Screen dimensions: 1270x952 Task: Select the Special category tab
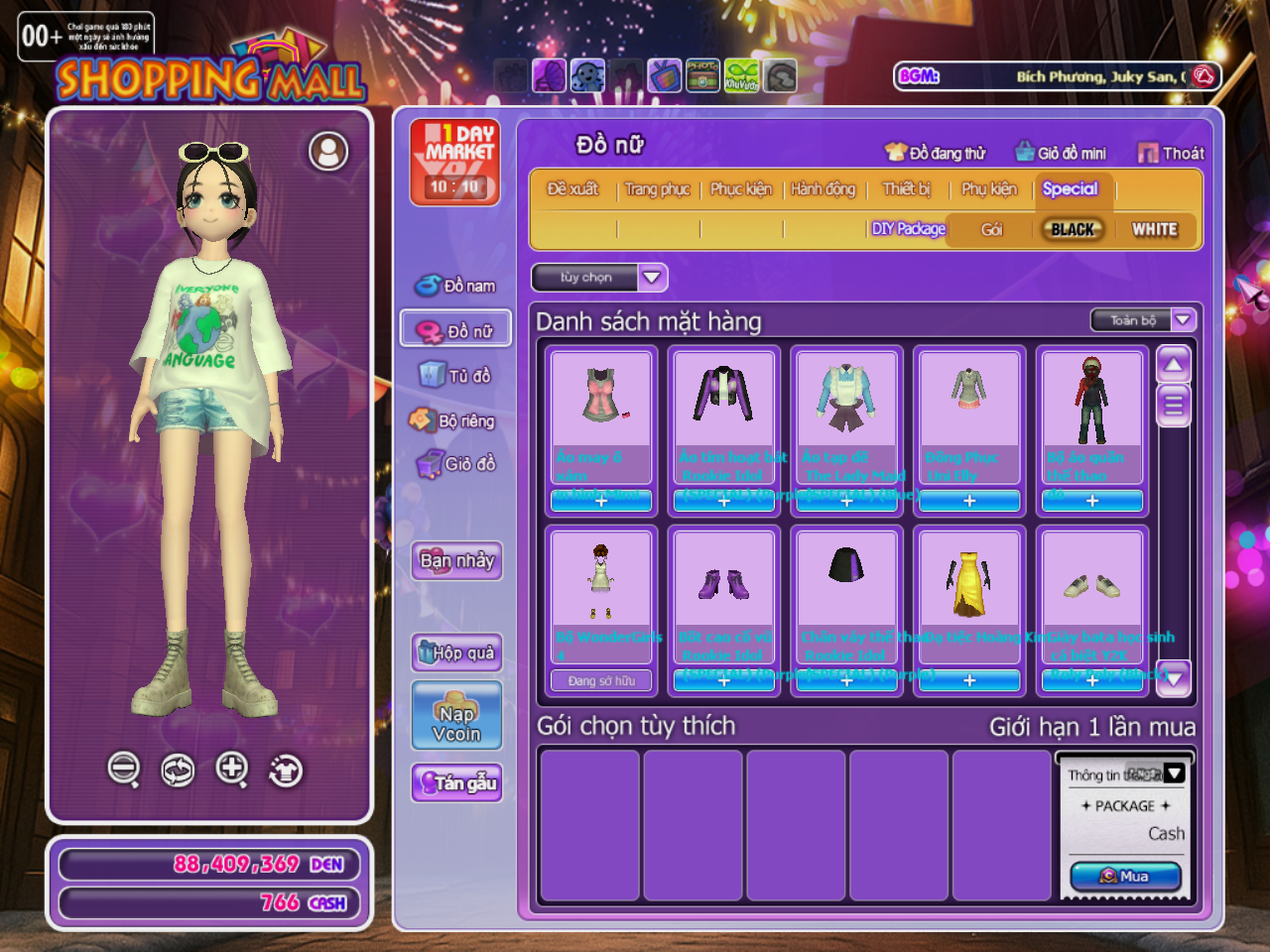[x=1070, y=188]
